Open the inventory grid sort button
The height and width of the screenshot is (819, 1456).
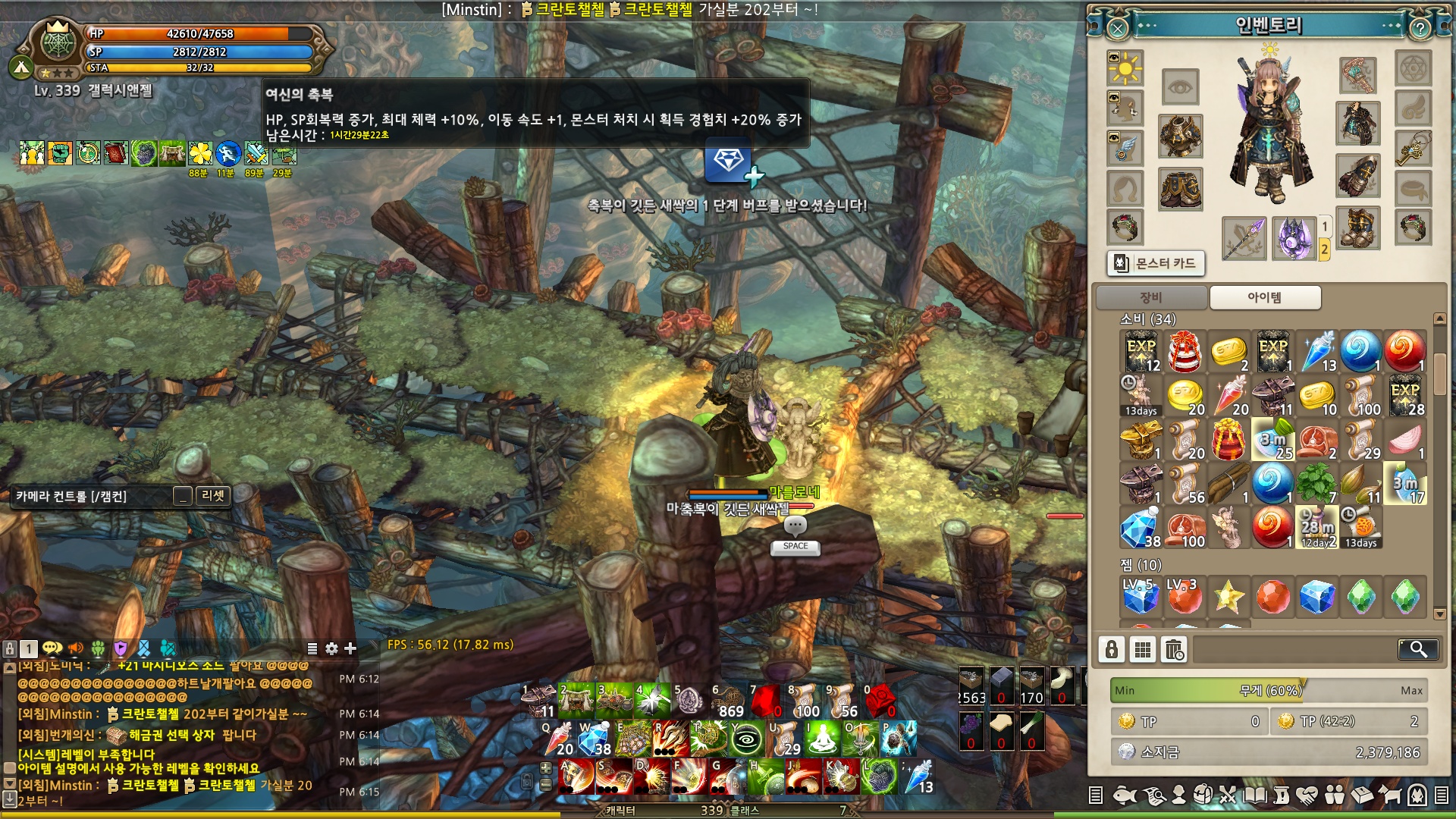pos(1143,650)
